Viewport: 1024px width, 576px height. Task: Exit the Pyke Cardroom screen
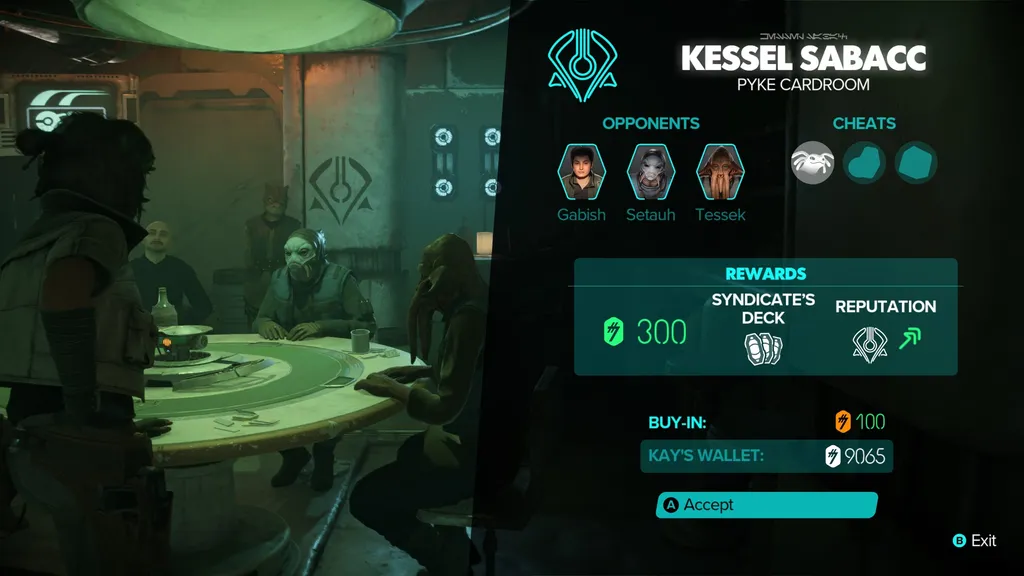click(x=975, y=540)
